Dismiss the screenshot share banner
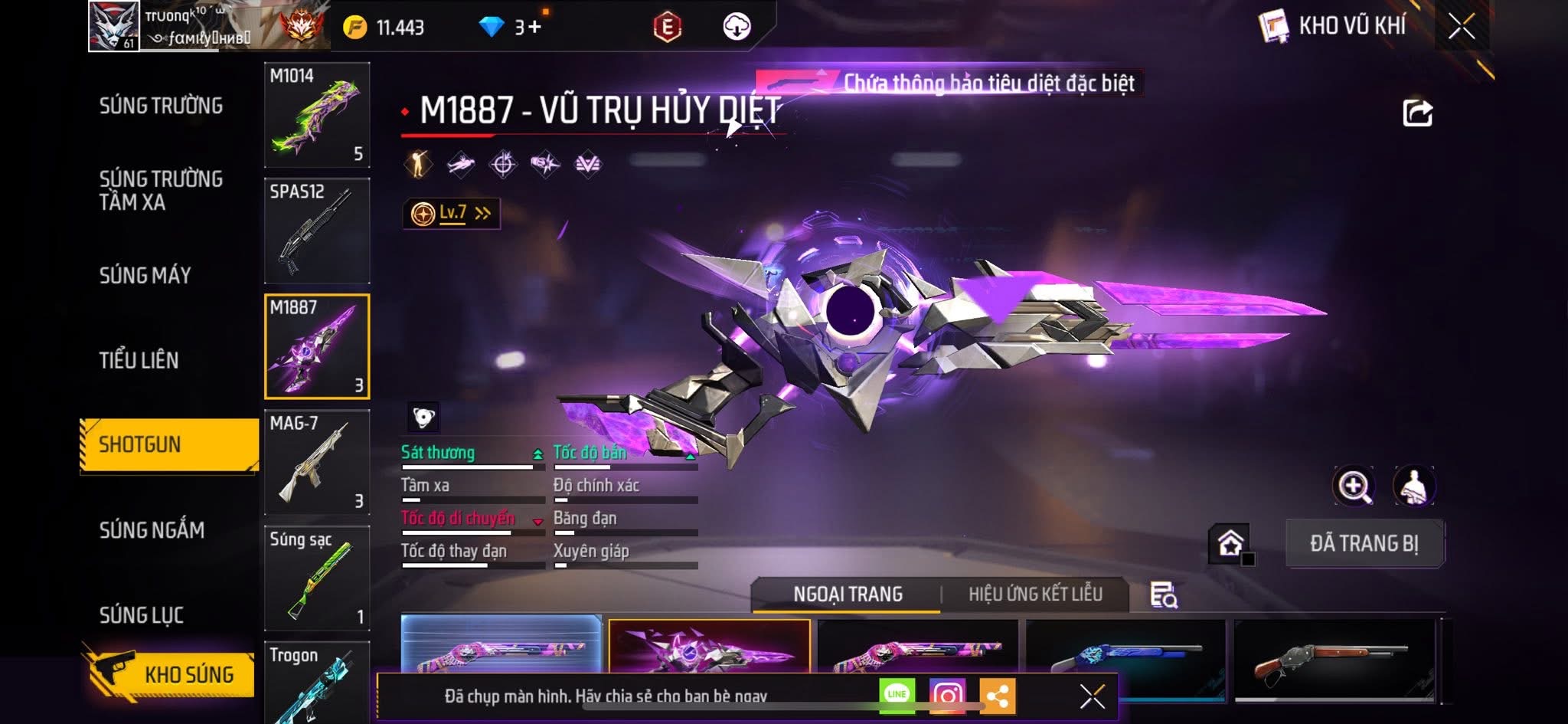 click(1093, 696)
